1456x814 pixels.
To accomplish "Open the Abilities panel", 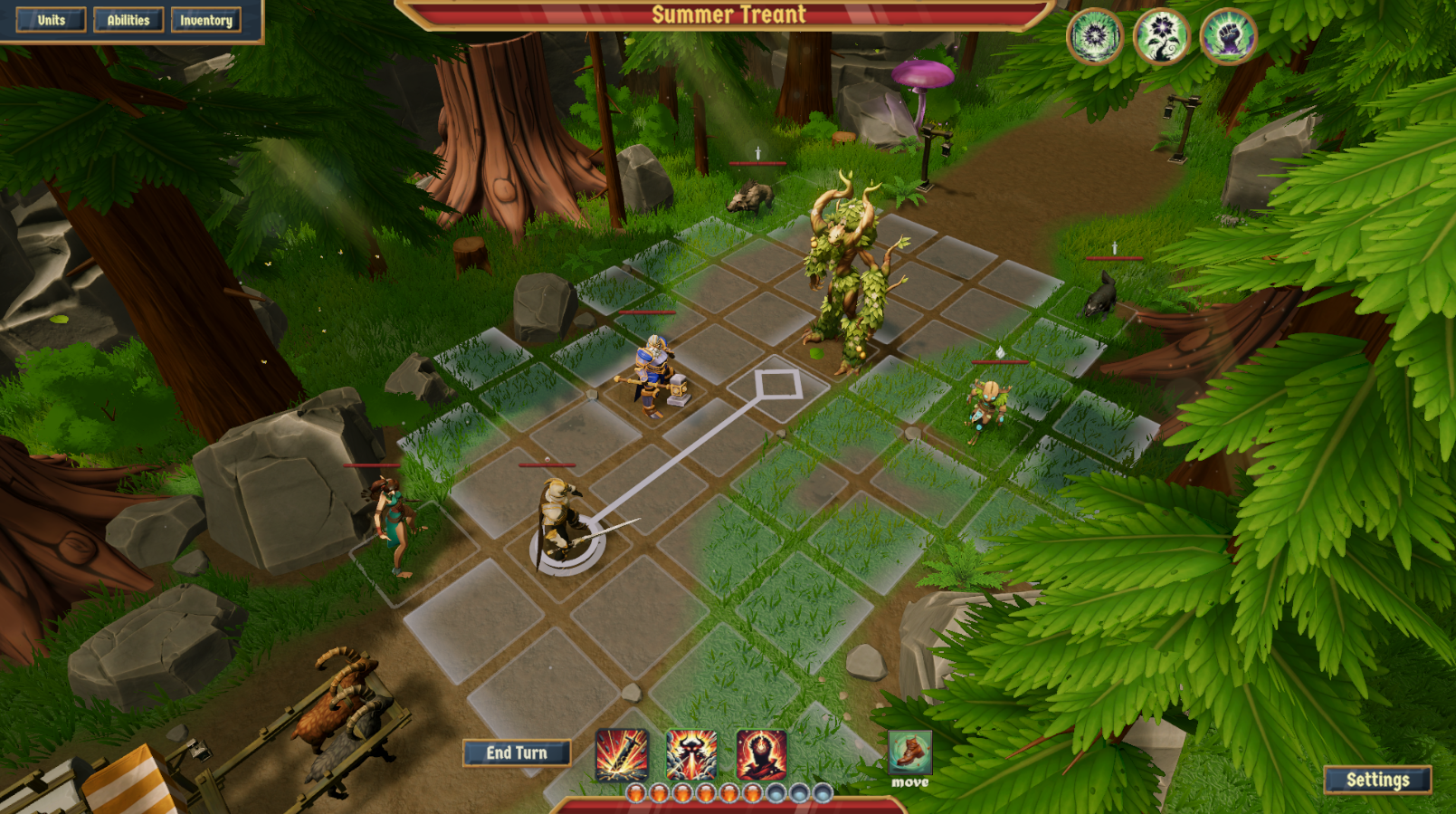I will 128,20.
